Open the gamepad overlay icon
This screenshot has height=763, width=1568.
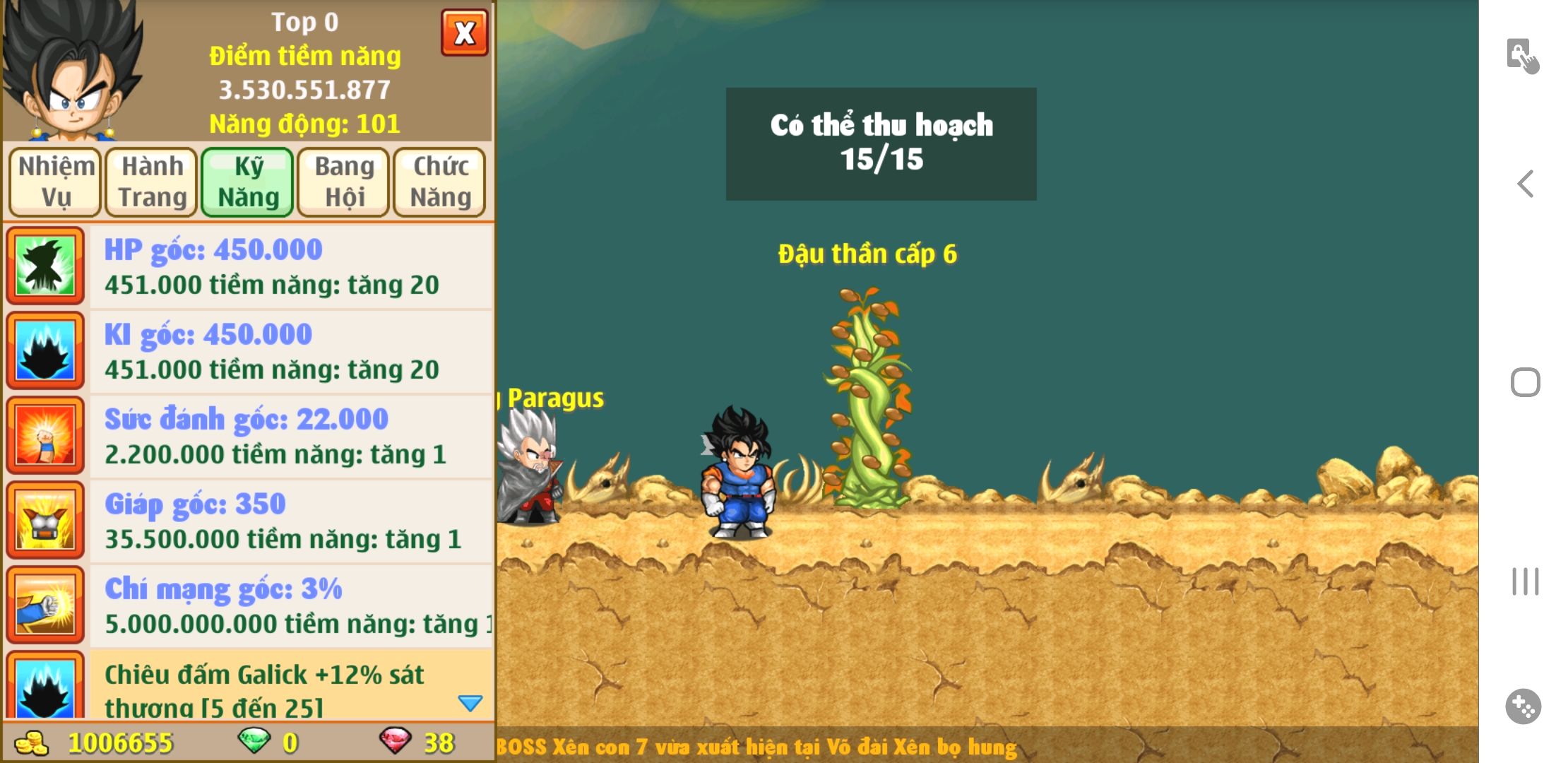(x=1524, y=706)
